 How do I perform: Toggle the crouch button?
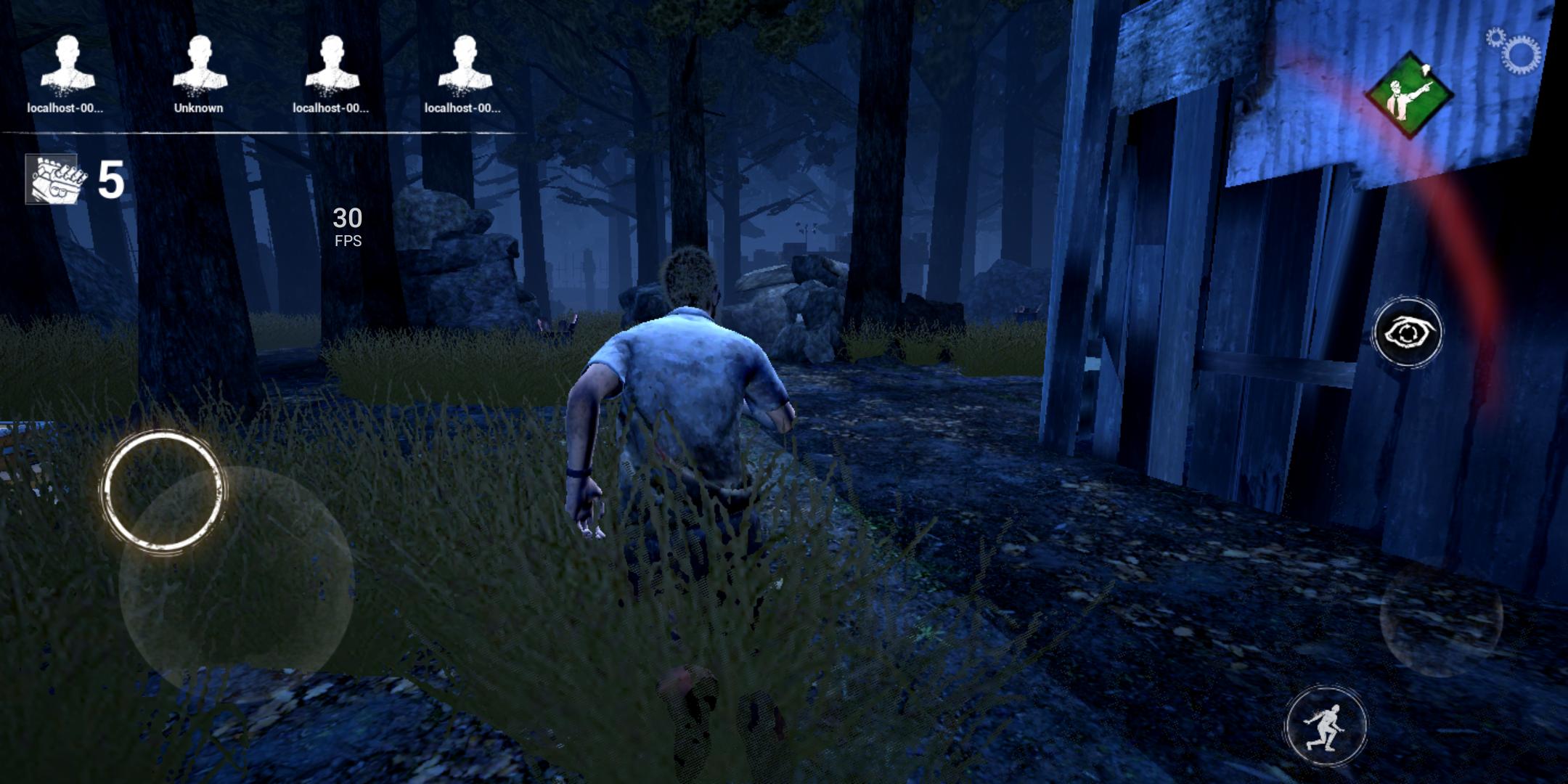click(x=1326, y=727)
